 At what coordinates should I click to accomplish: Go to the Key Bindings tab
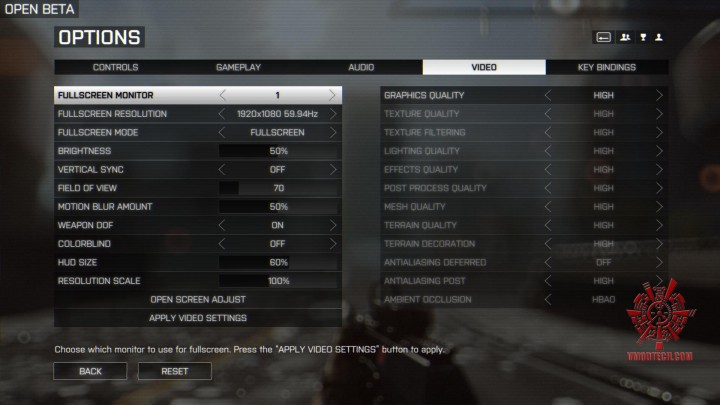(x=606, y=67)
